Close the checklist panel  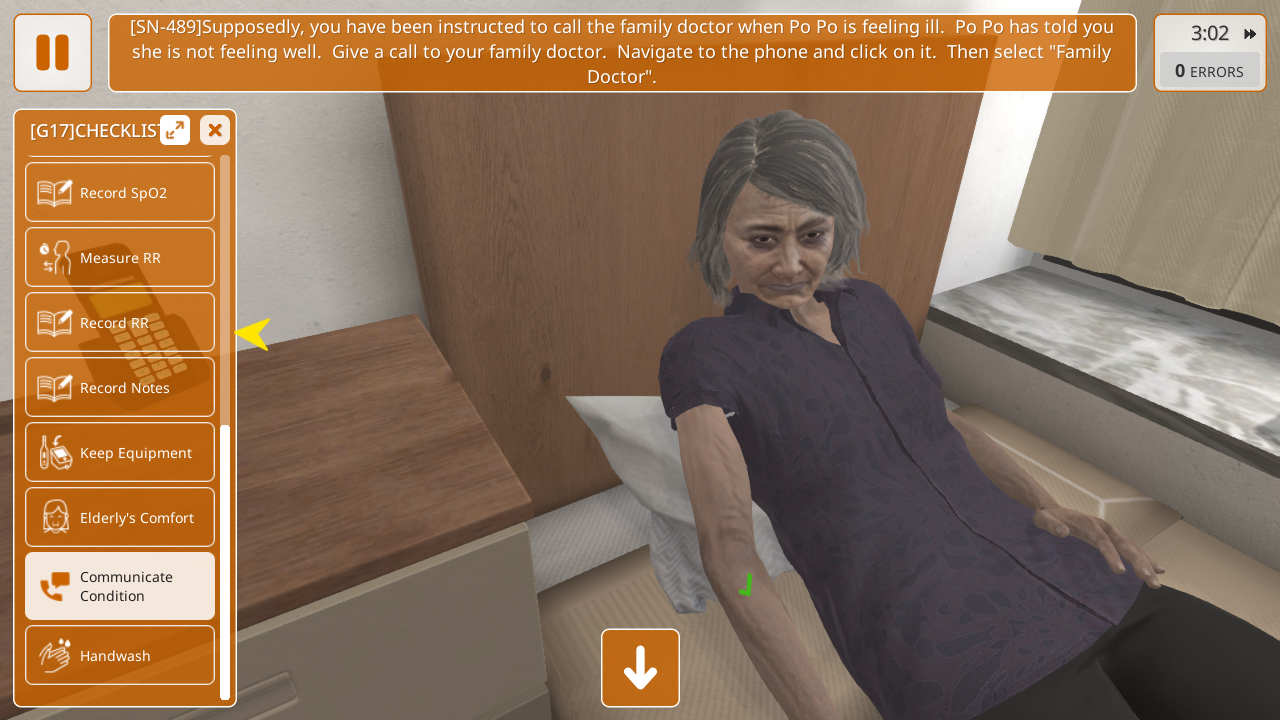point(215,130)
